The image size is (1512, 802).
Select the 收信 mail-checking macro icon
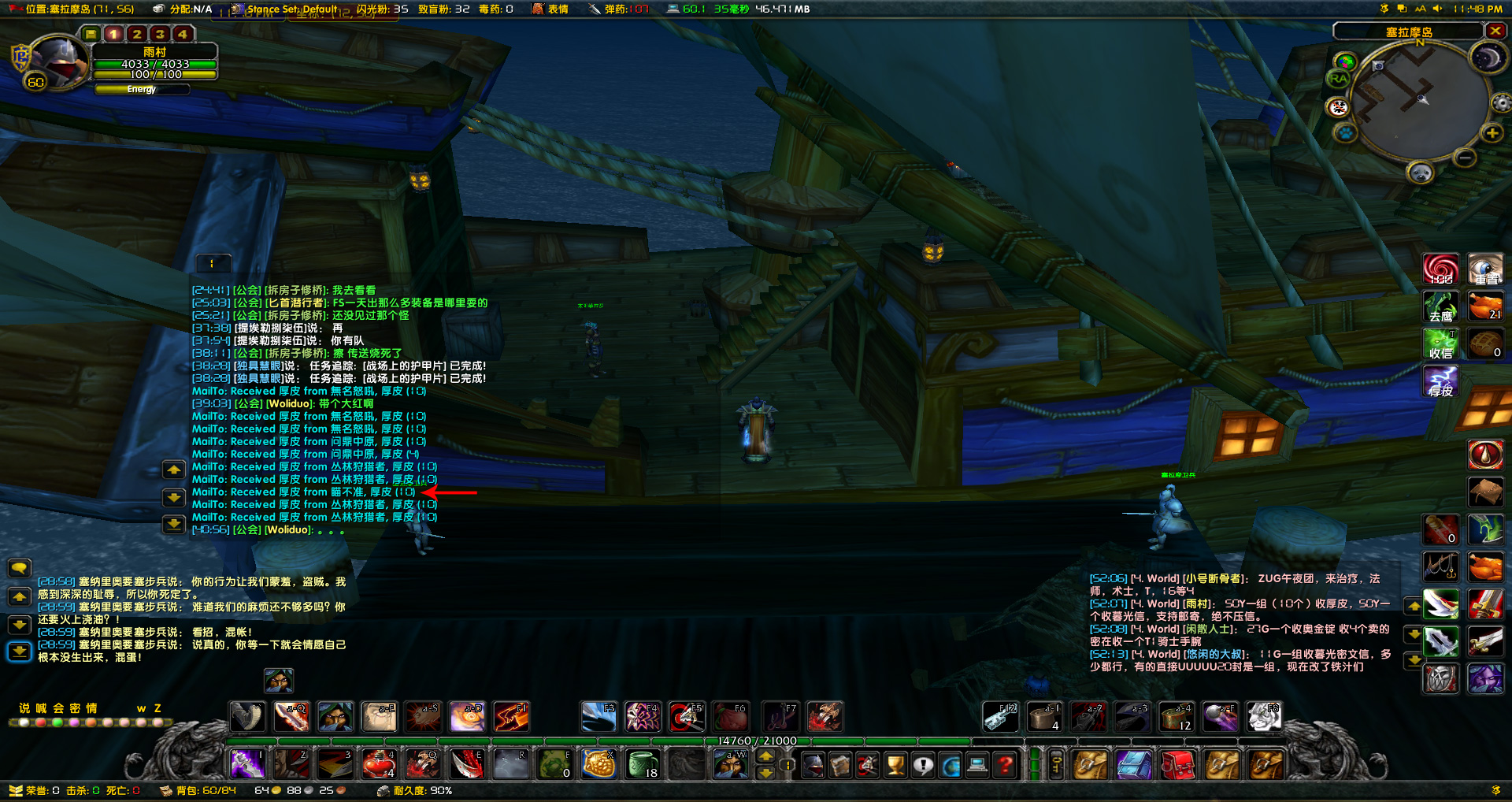pos(1440,343)
